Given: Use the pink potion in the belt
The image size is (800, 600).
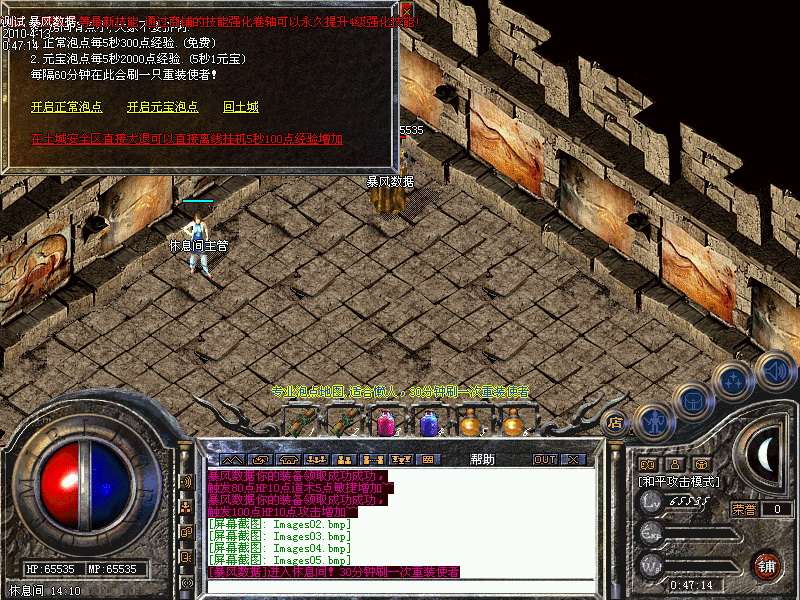Looking at the screenshot, I should tap(386, 424).
